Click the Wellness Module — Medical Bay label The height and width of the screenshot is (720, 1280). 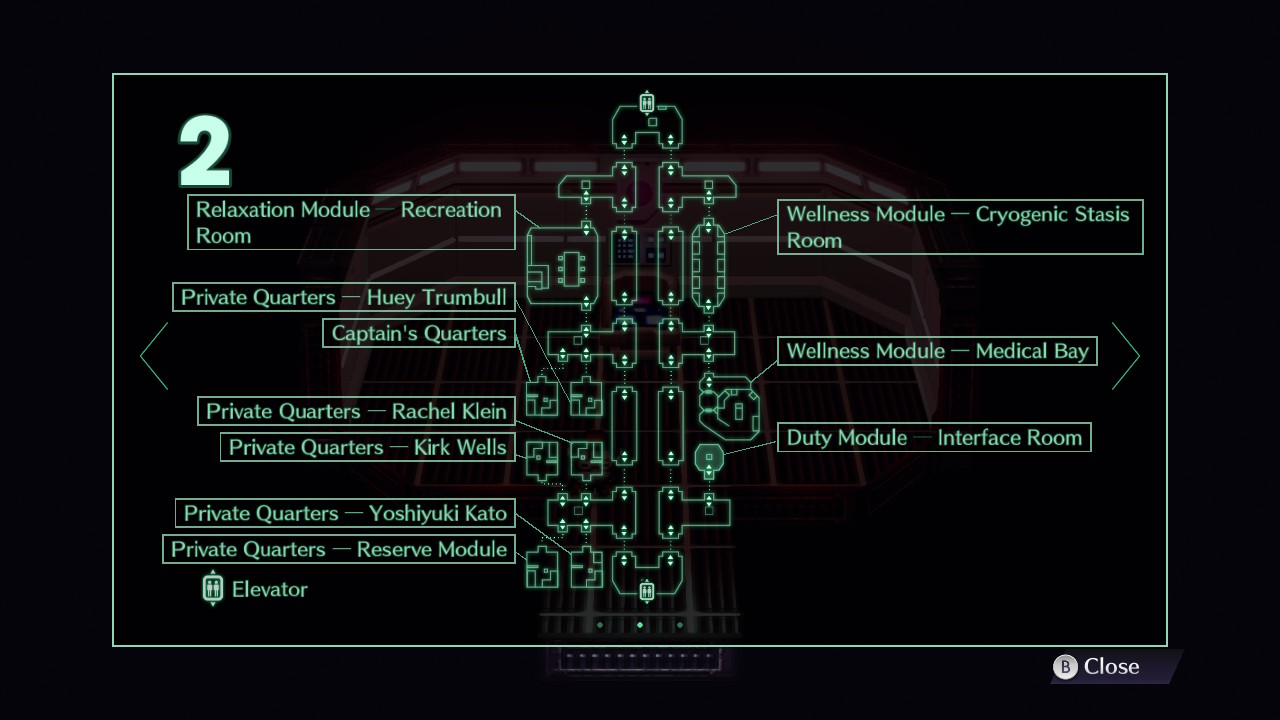[937, 351]
